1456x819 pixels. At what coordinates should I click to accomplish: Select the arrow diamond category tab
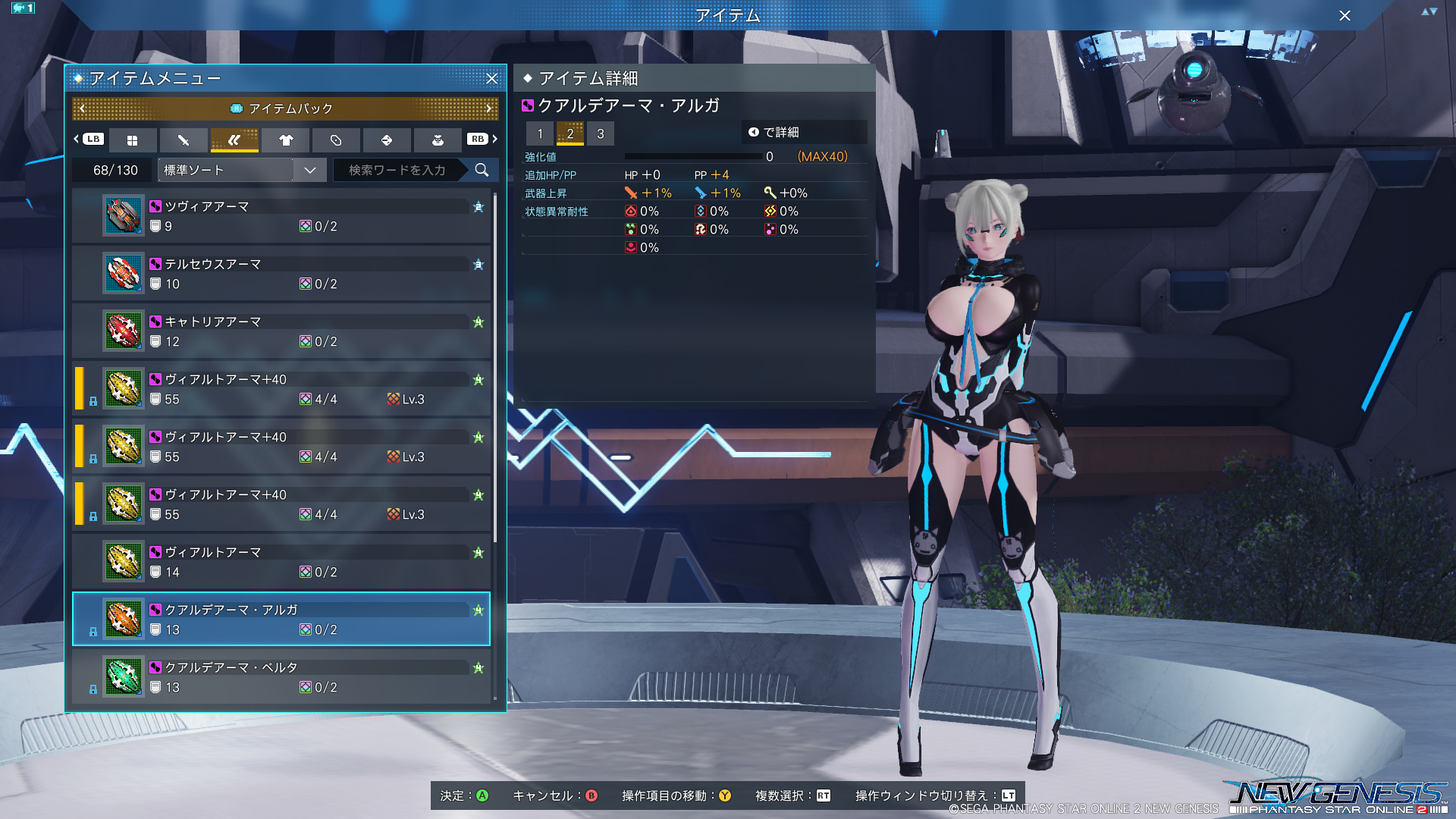click(387, 140)
